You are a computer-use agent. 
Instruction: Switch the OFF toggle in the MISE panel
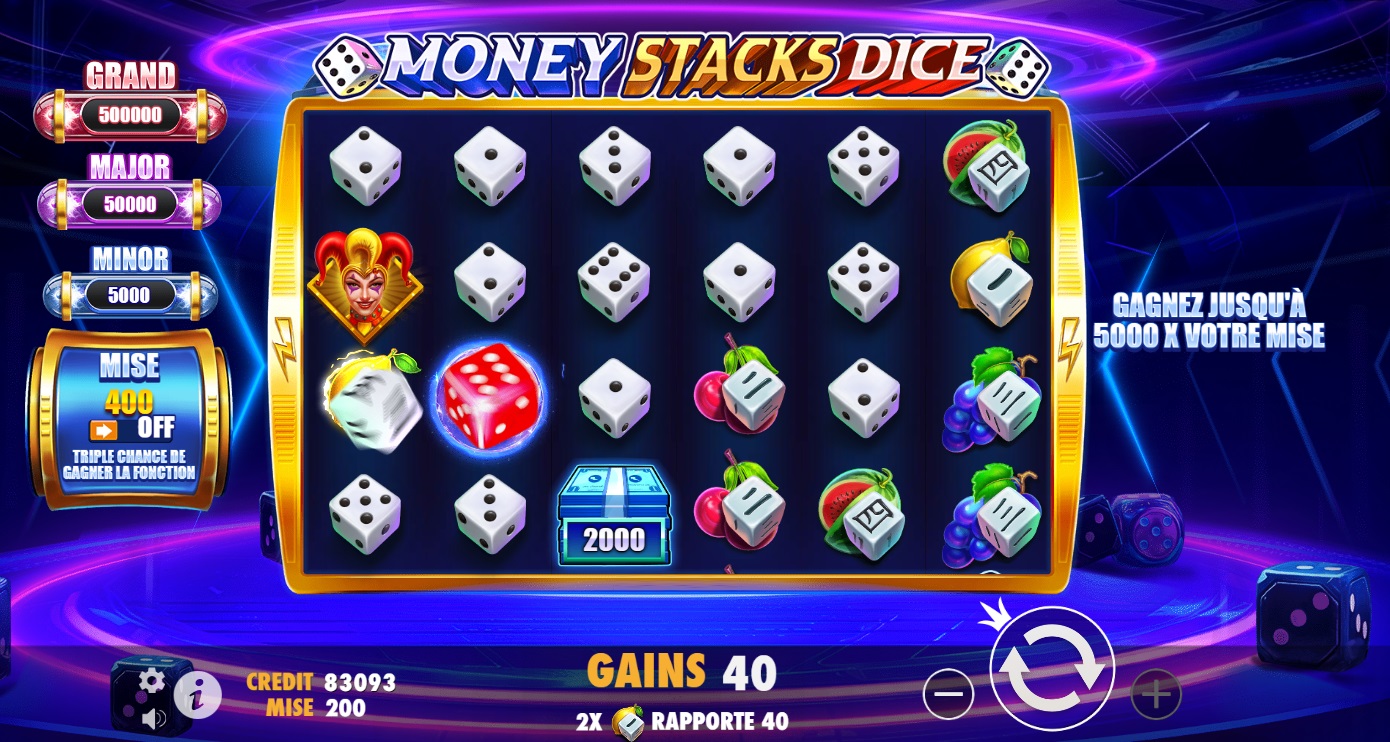tap(131, 428)
